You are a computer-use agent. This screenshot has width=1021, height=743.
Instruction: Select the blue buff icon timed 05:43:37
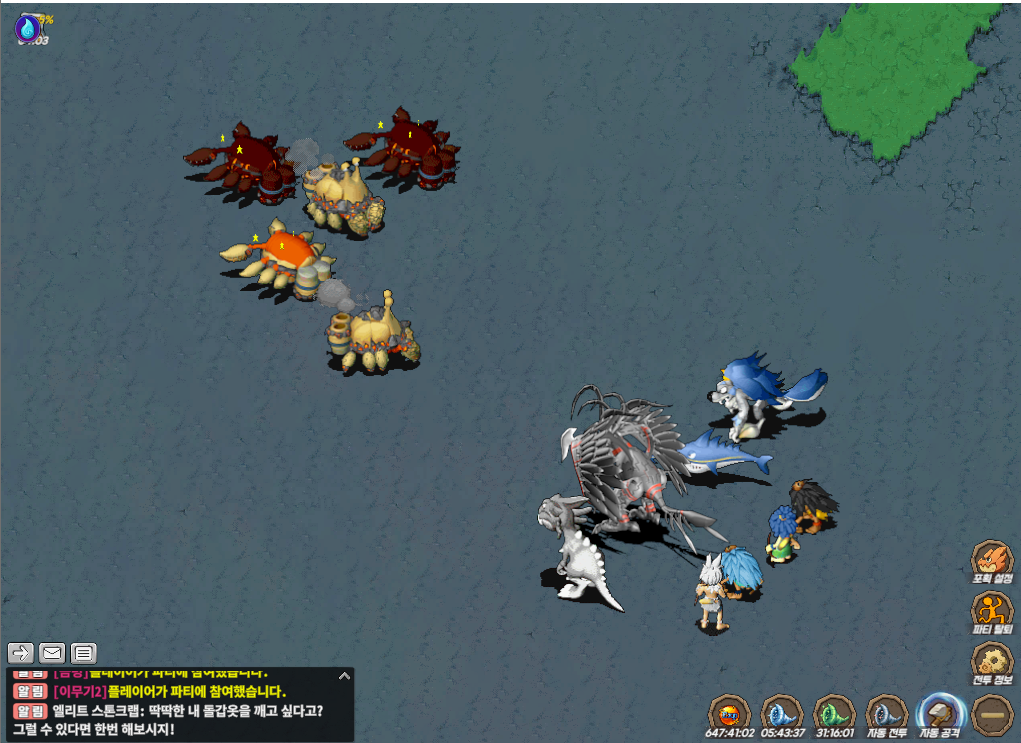(781, 714)
